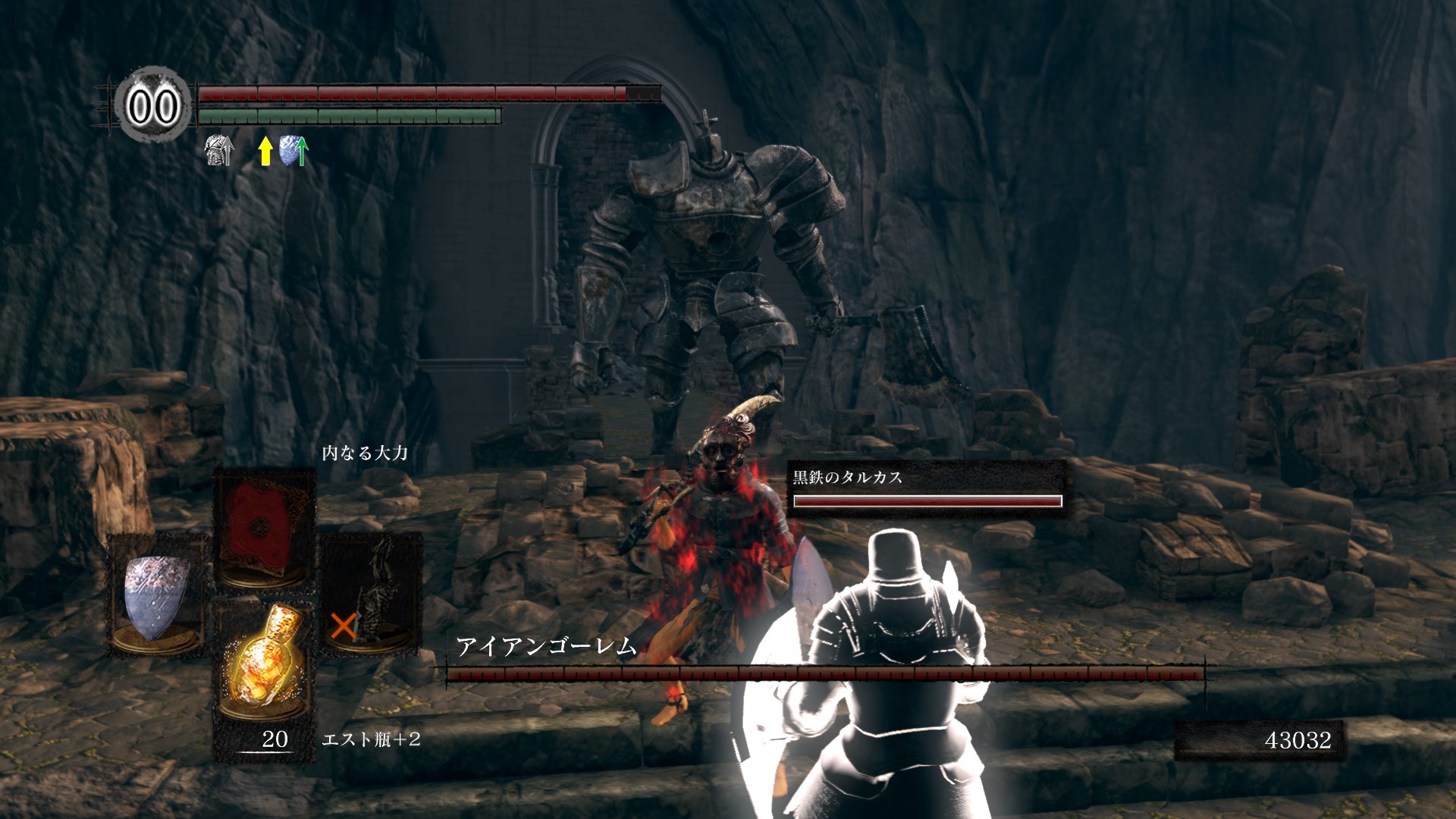This screenshot has width=1456, height=819.
Task: Click the armor buff status icon
Action: [219, 150]
